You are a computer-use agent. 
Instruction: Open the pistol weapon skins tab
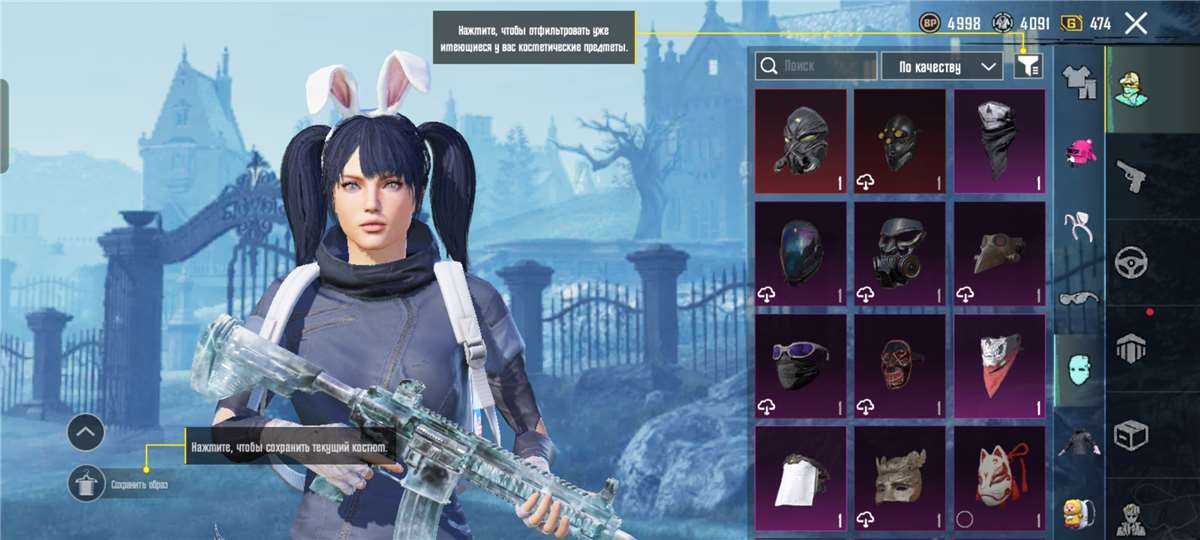1131,177
